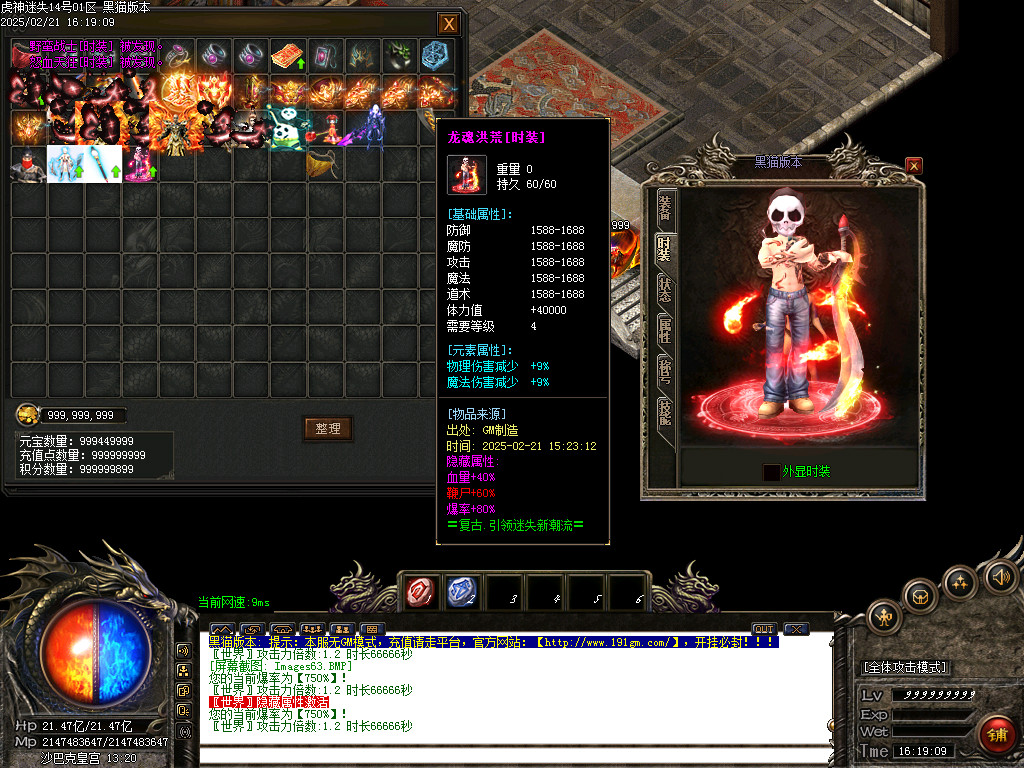
Task: Open the red 铺 shop button
Action: pyautogui.click(x=995, y=735)
